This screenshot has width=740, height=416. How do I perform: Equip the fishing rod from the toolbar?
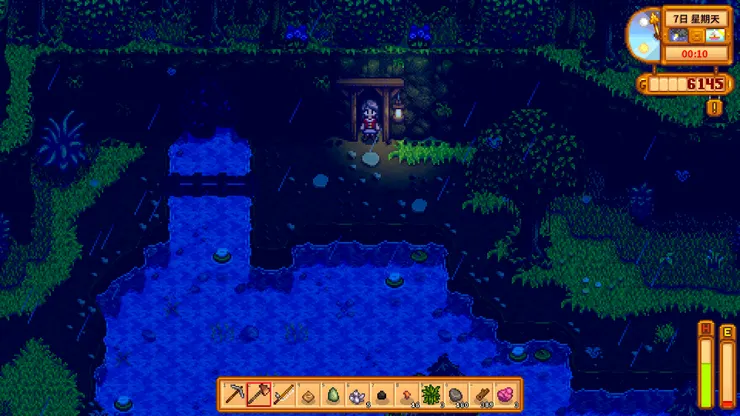pyautogui.click(x=283, y=394)
